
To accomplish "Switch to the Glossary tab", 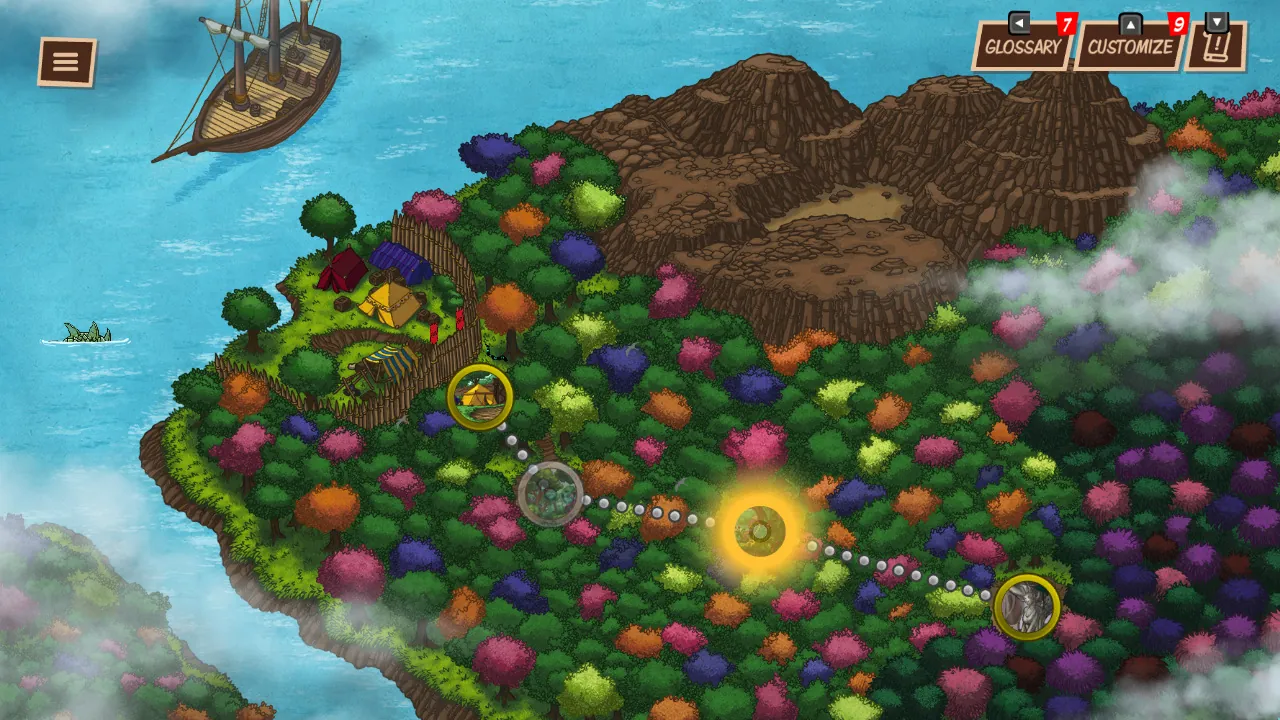I will 1021,45.
